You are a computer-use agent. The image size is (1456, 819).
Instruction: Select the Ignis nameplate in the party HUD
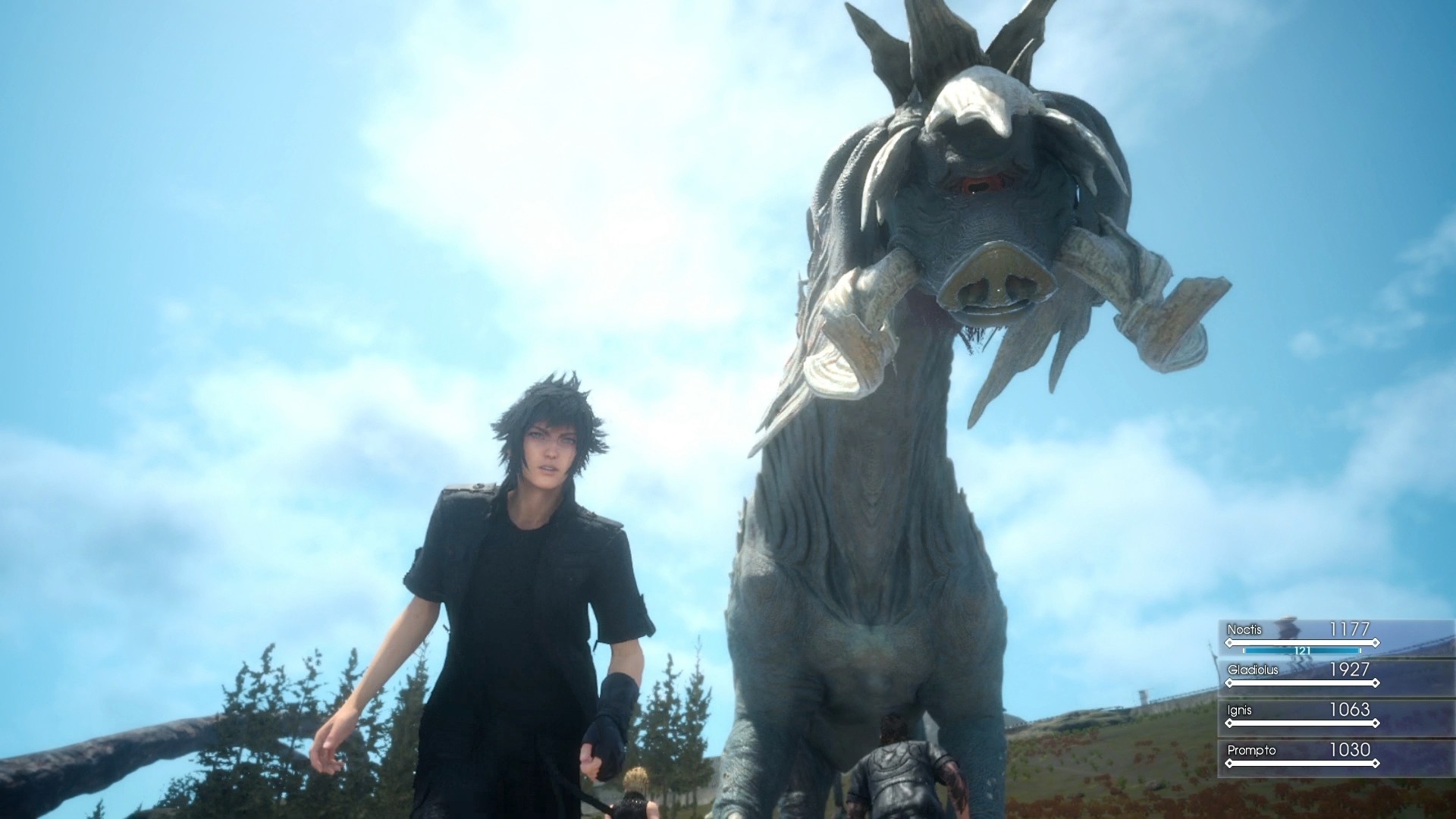tap(1239, 709)
